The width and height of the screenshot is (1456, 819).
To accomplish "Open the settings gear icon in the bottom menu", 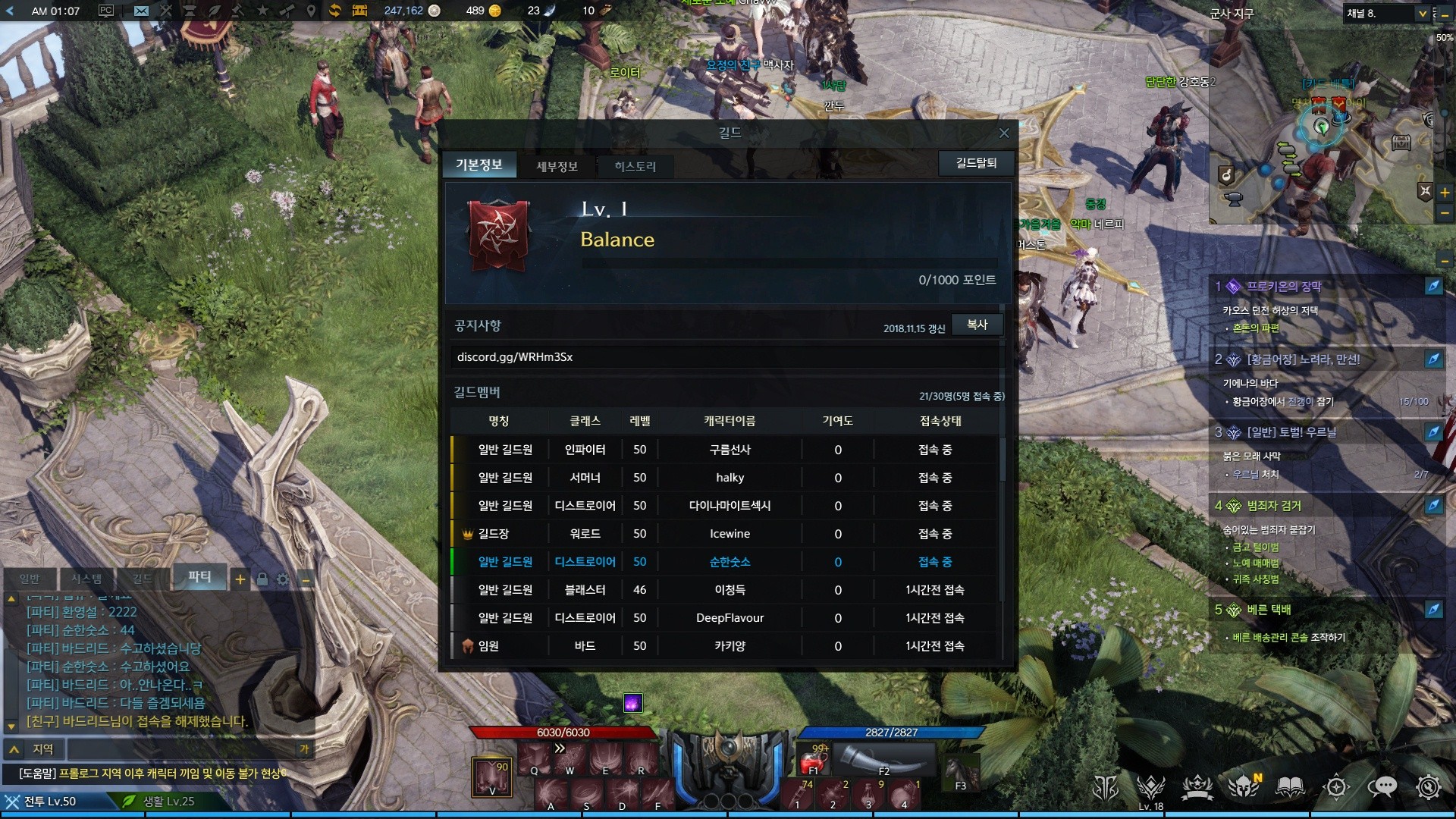I will pos(1428,787).
